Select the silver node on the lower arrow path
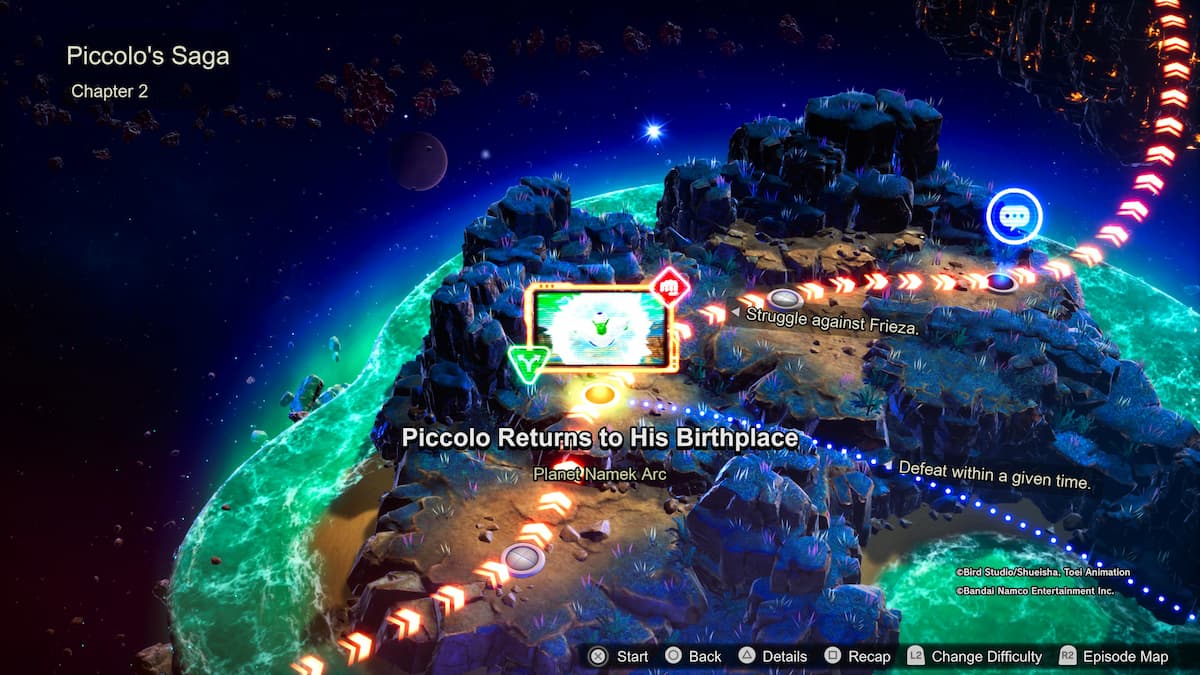 tap(522, 557)
